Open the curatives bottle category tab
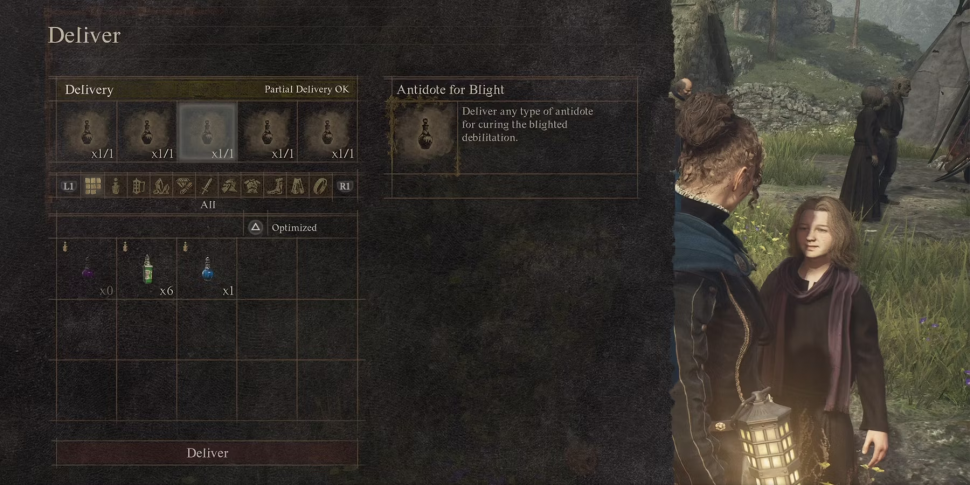Viewport: 970px width, 485px height. click(x=115, y=186)
